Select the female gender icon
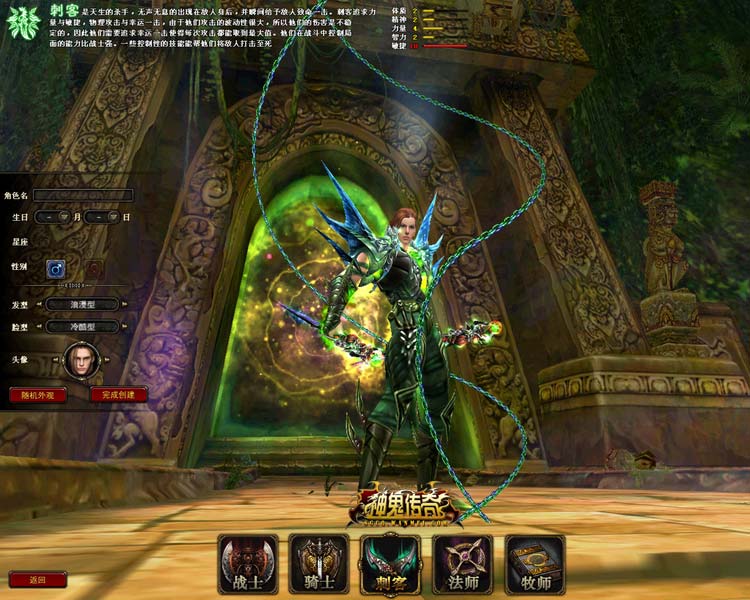The image size is (750, 600). tap(92, 267)
